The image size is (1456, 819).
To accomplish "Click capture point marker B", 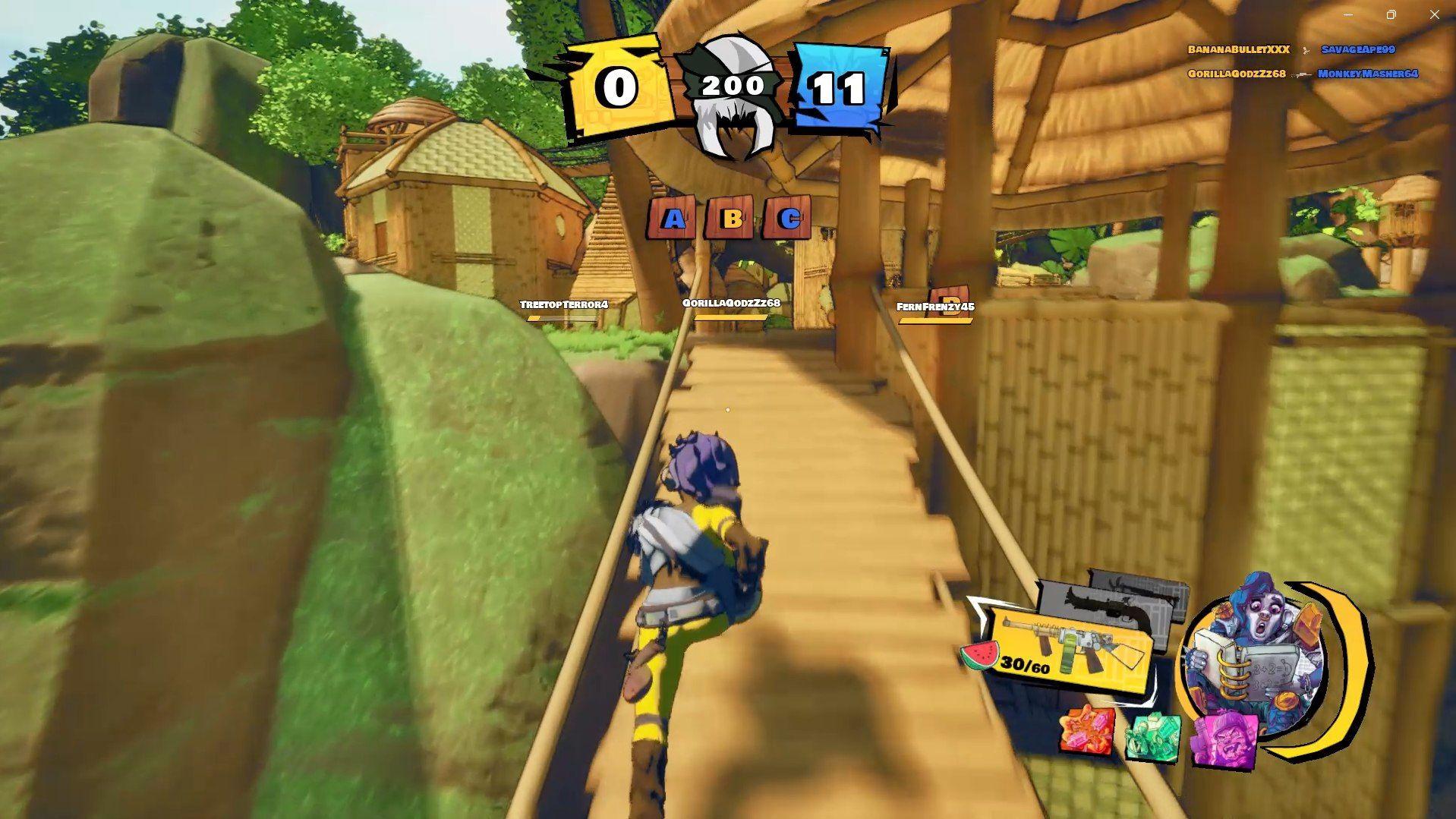I will pyautogui.click(x=730, y=221).
